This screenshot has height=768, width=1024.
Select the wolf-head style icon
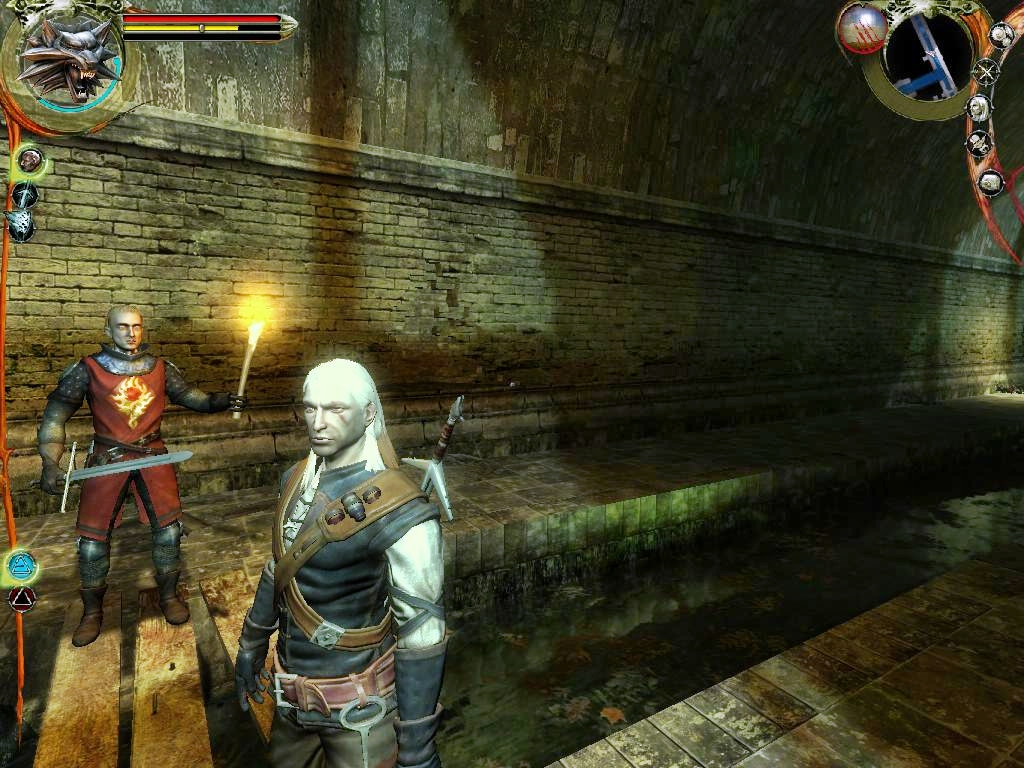pyautogui.click(x=20, y=226)
